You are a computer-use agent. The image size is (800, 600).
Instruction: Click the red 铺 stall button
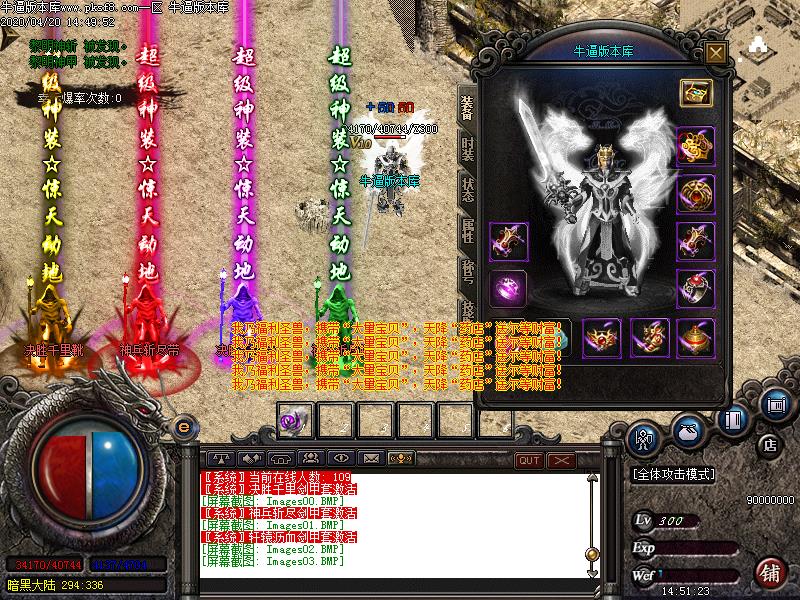pos(770,573)
